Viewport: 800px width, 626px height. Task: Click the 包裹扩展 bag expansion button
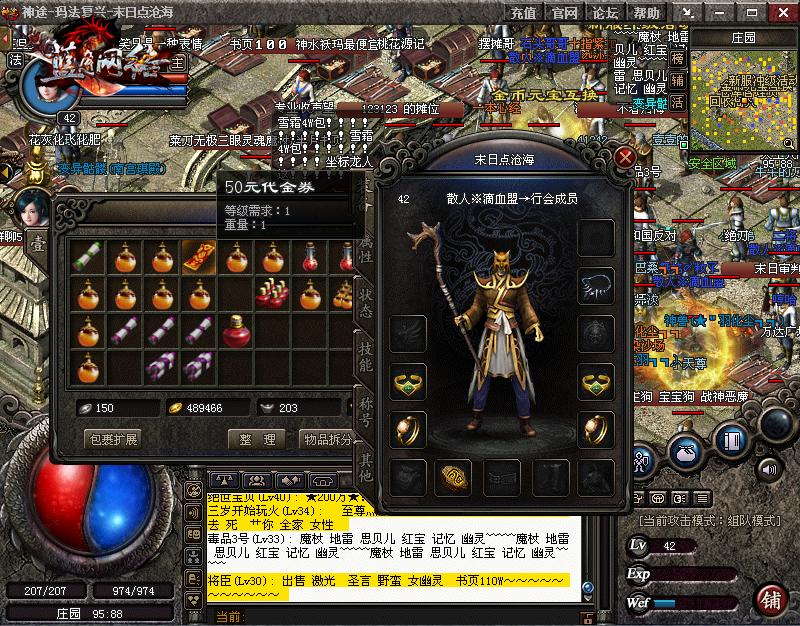113,439
